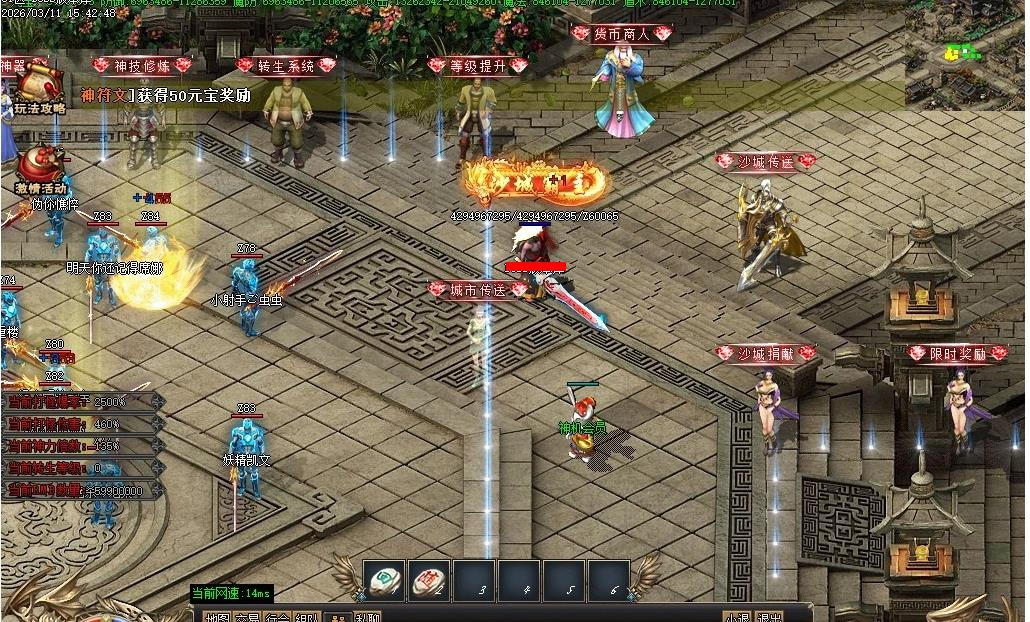Screen dimensions: 1030x622
Task: Open the 私聊 private chat button
Action: [367, 617]
